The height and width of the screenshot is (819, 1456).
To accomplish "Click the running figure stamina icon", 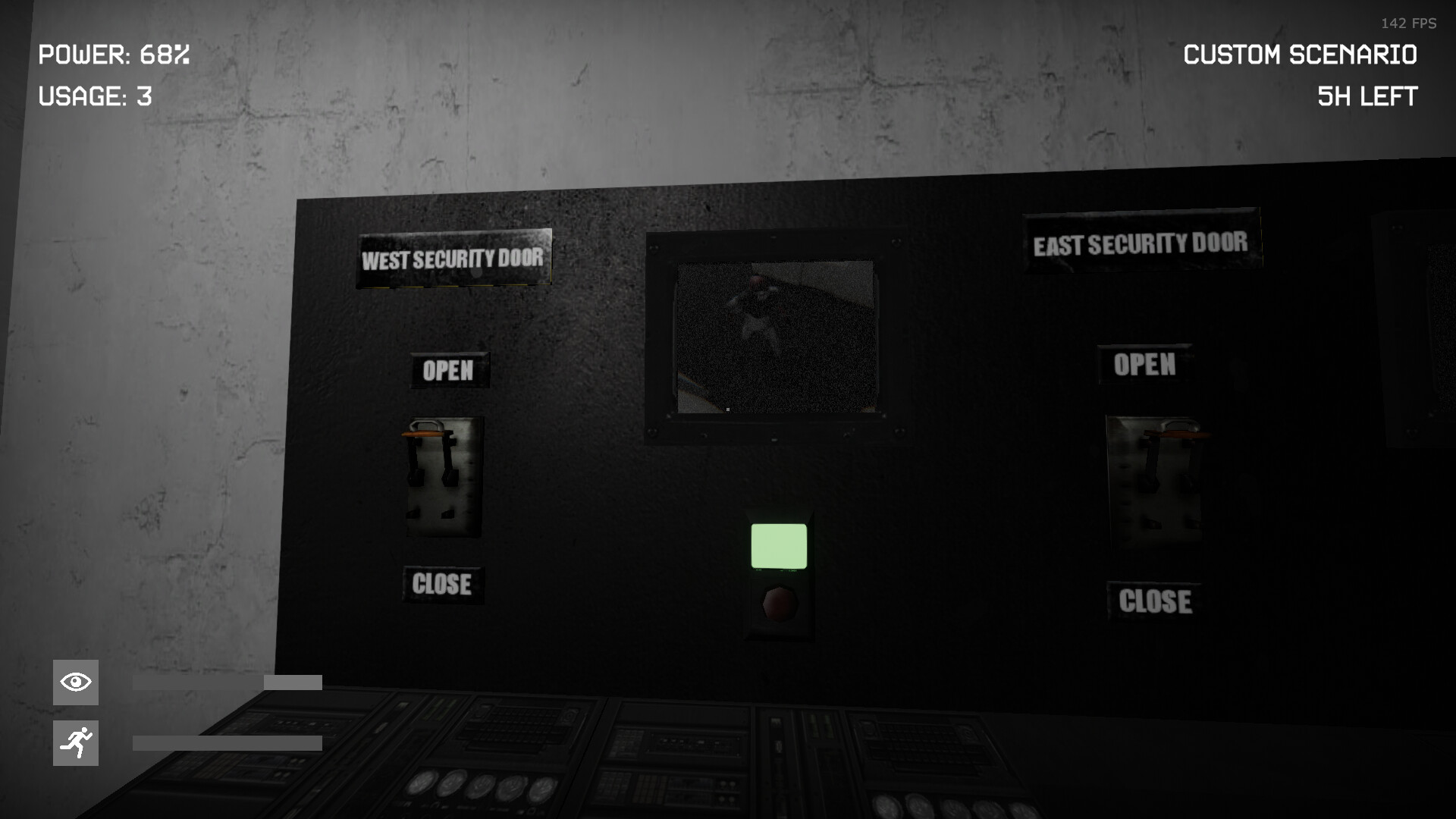I will click(x=74, y=742).
